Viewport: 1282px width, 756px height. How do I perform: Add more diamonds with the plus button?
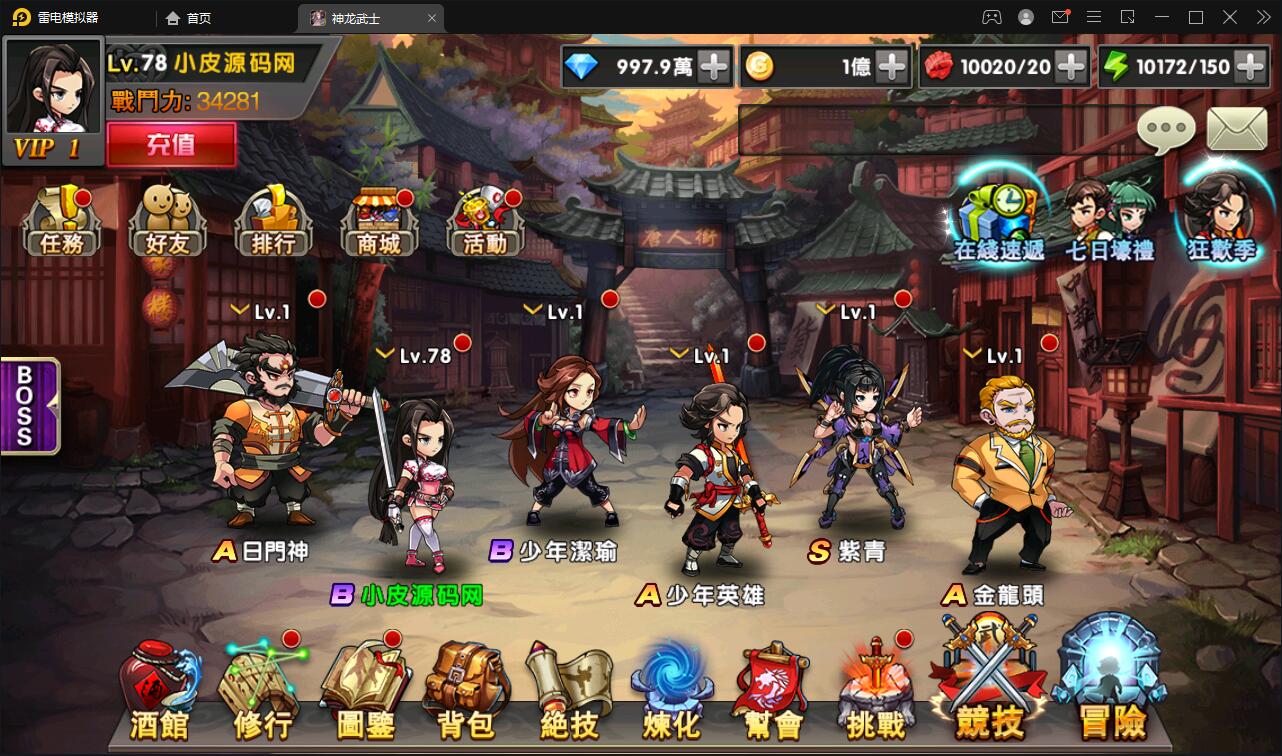(x=714, y=67)
